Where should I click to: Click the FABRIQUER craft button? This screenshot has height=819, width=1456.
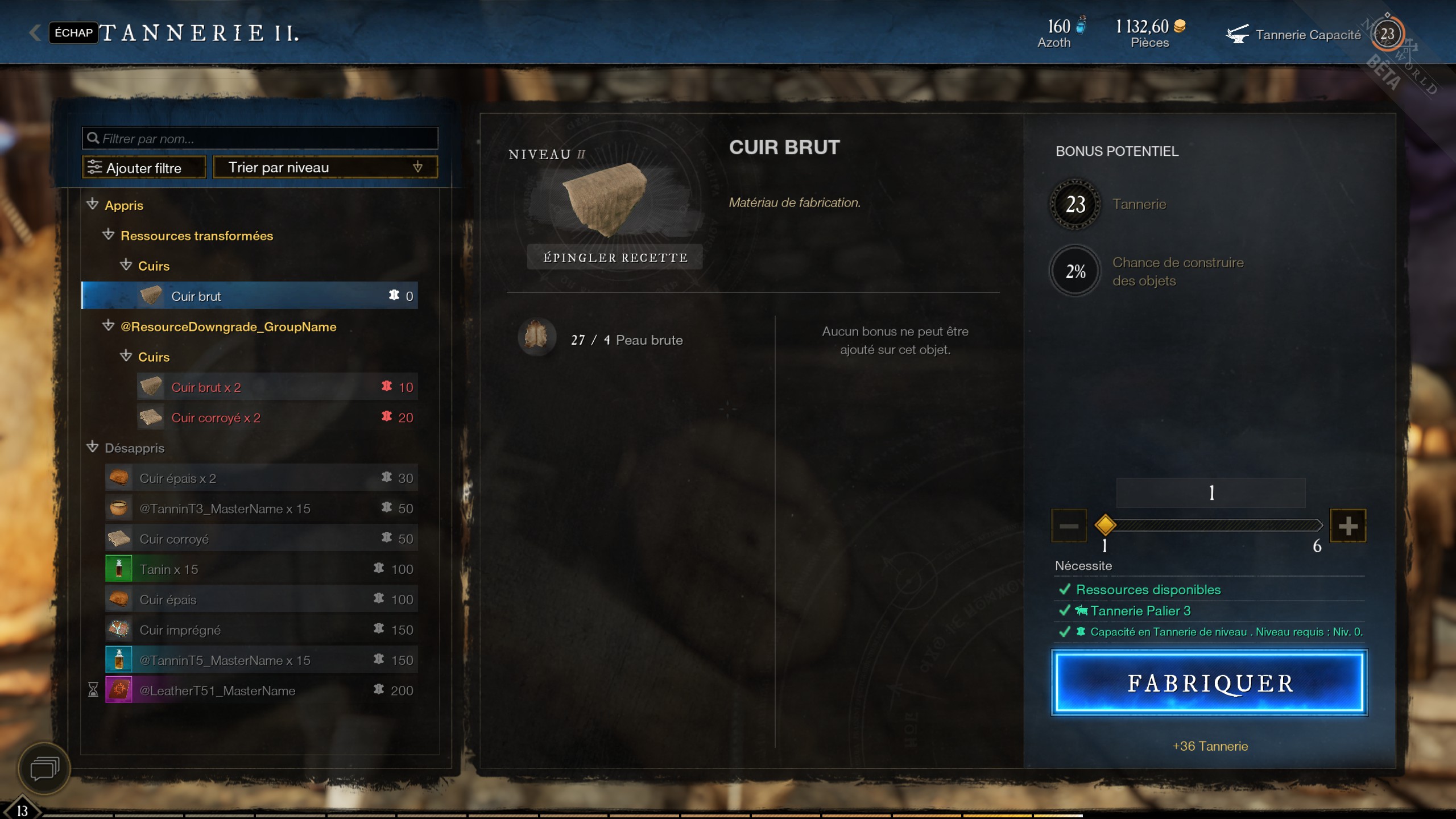(1209, 682)
